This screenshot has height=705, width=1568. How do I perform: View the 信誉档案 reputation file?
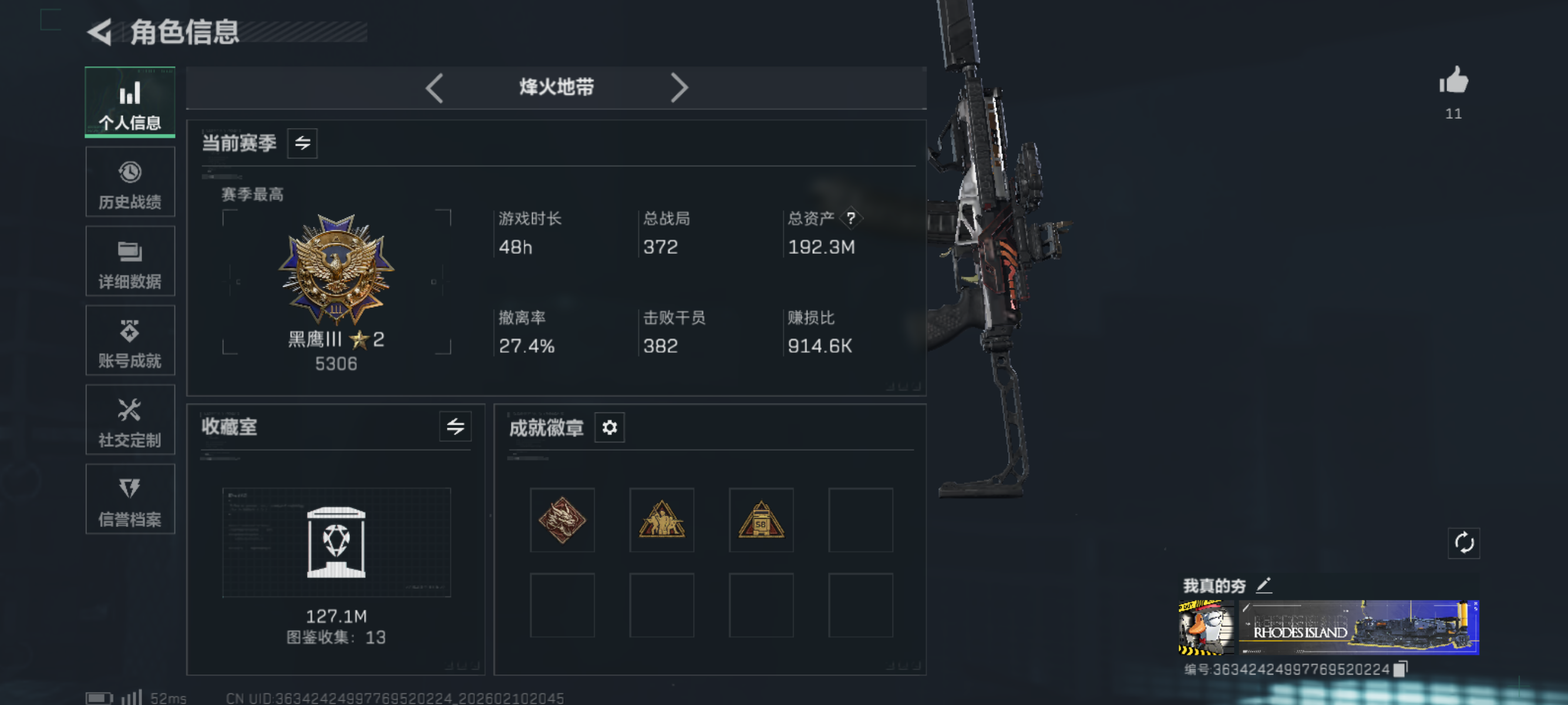(x=130, y=499)
